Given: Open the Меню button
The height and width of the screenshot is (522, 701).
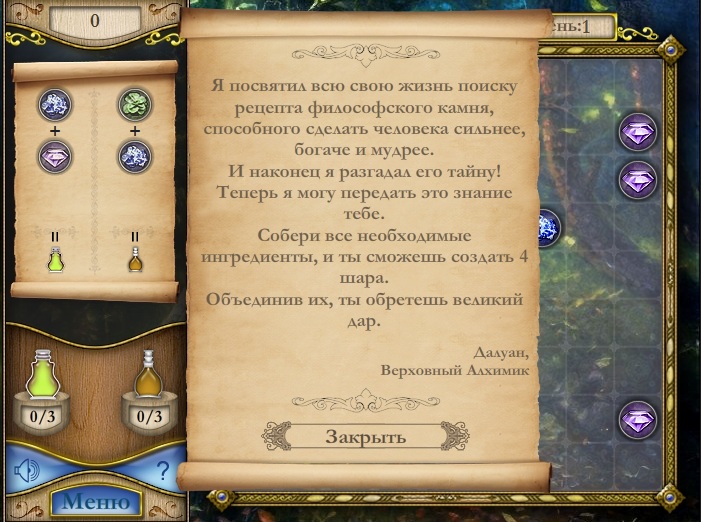Looking at the screenshot, I should point(95,501).
